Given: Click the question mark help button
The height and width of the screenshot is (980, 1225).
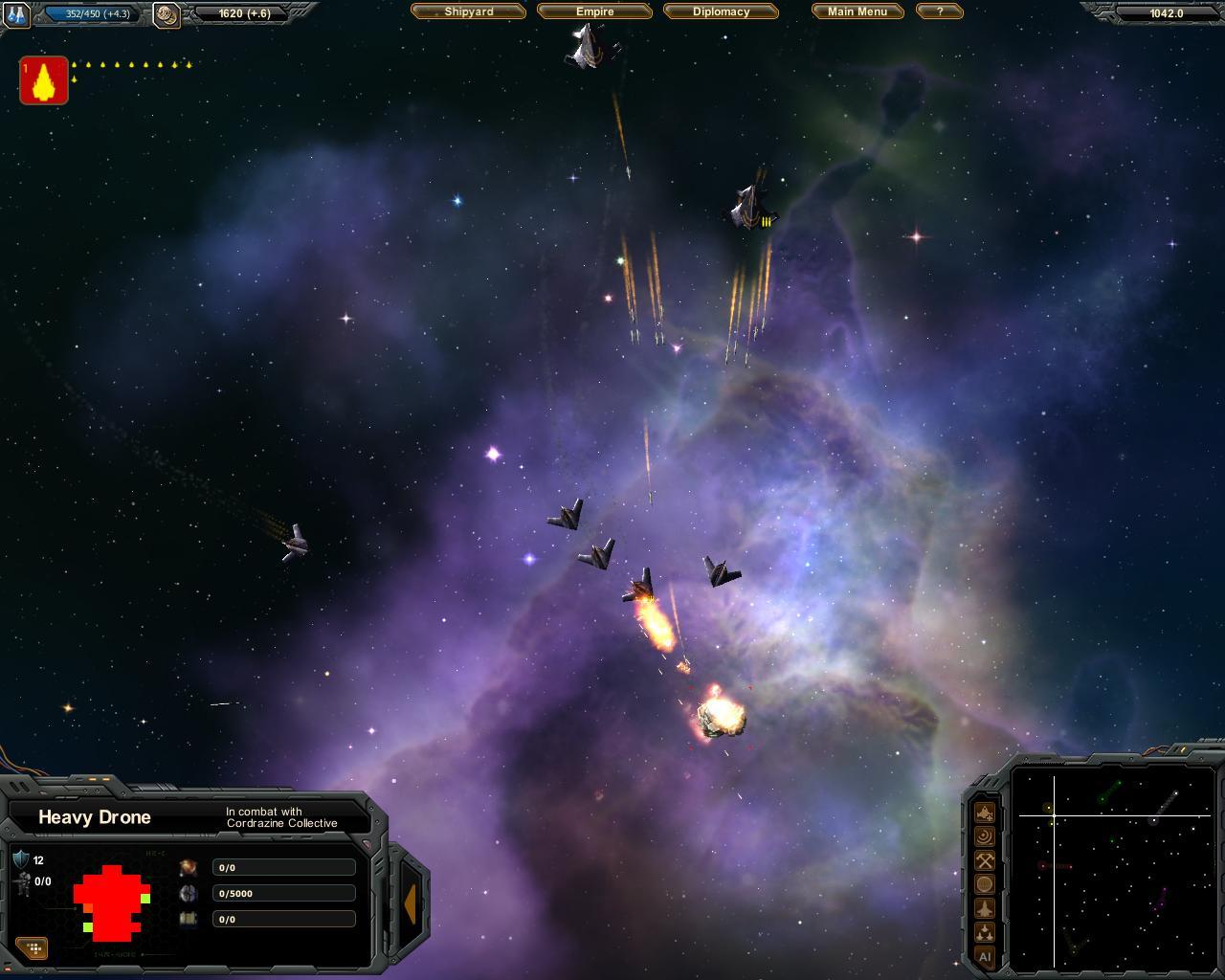Looking at the screenshot, I should tap(939, 11).
